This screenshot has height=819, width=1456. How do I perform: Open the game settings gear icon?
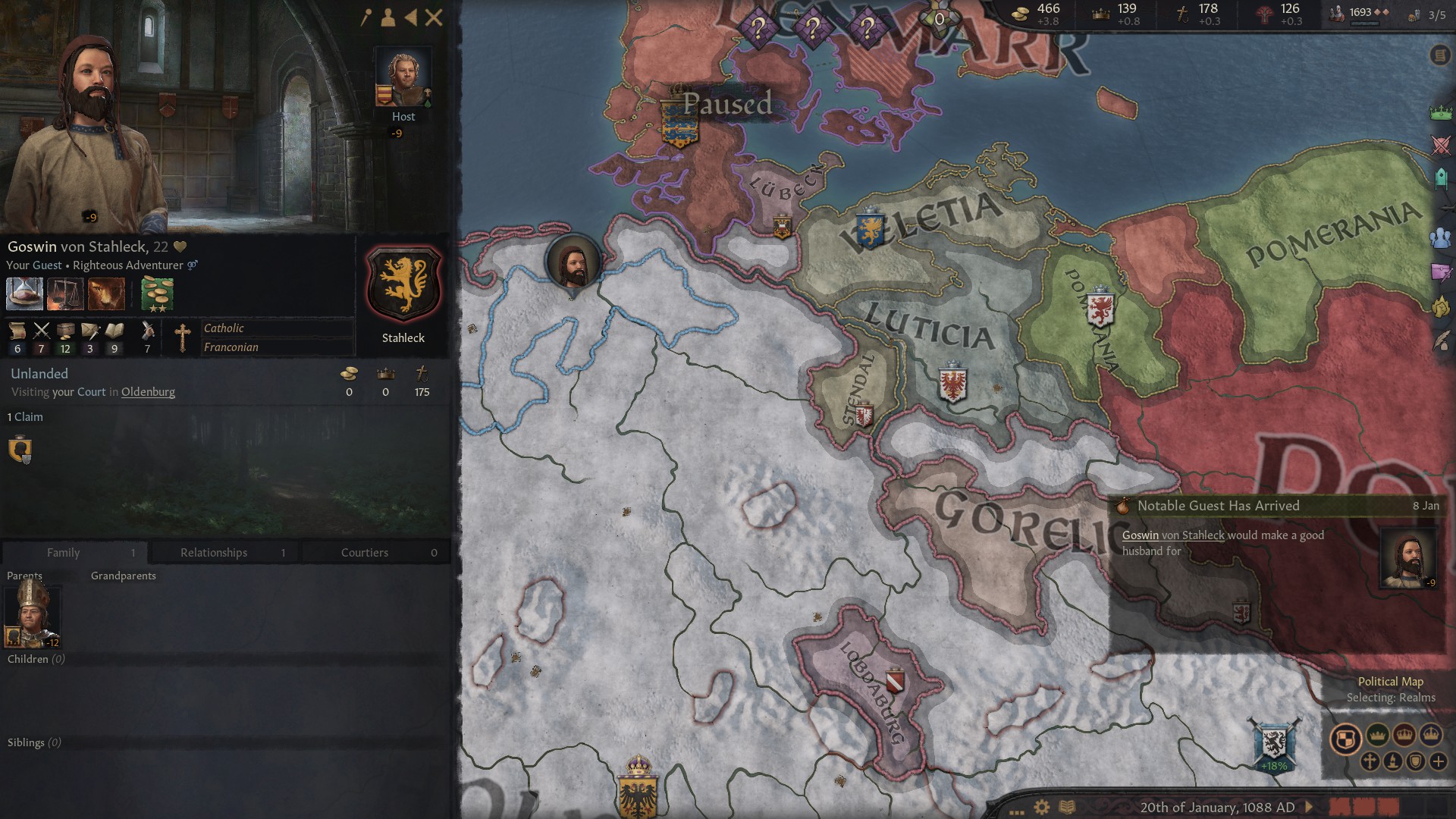(x=1041, y=807)
